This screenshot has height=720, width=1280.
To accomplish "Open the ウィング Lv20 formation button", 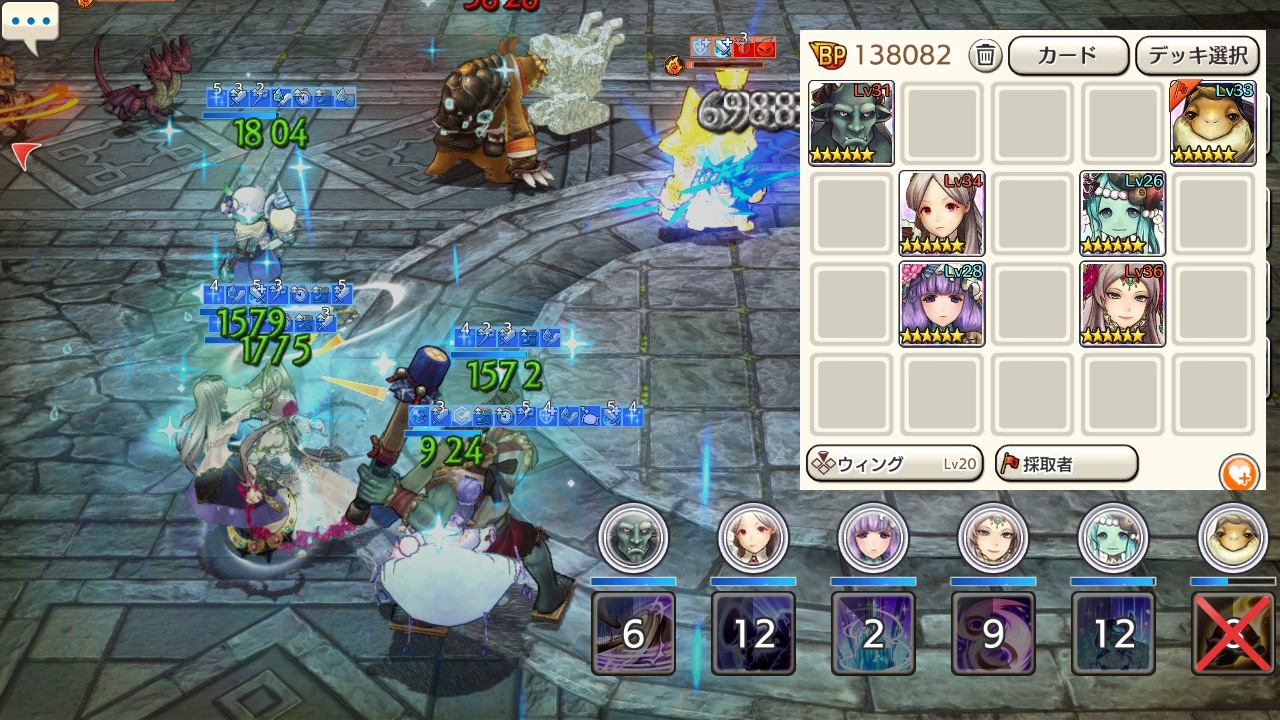I will point(894,464).
